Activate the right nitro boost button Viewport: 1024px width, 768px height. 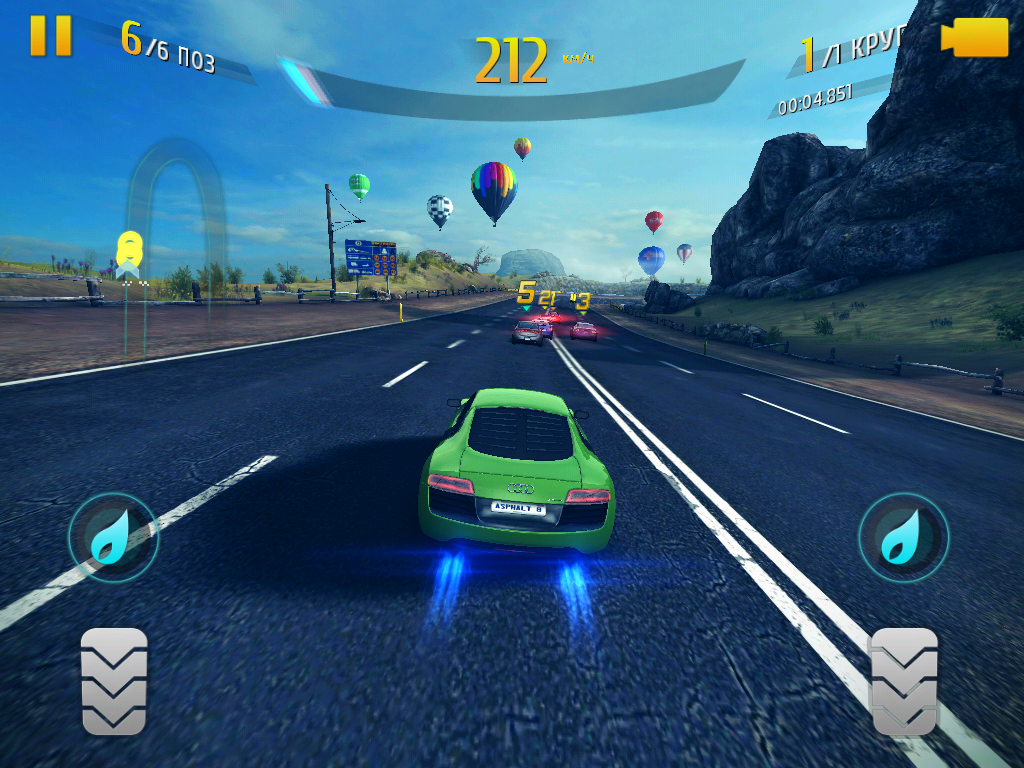(903, 538)
